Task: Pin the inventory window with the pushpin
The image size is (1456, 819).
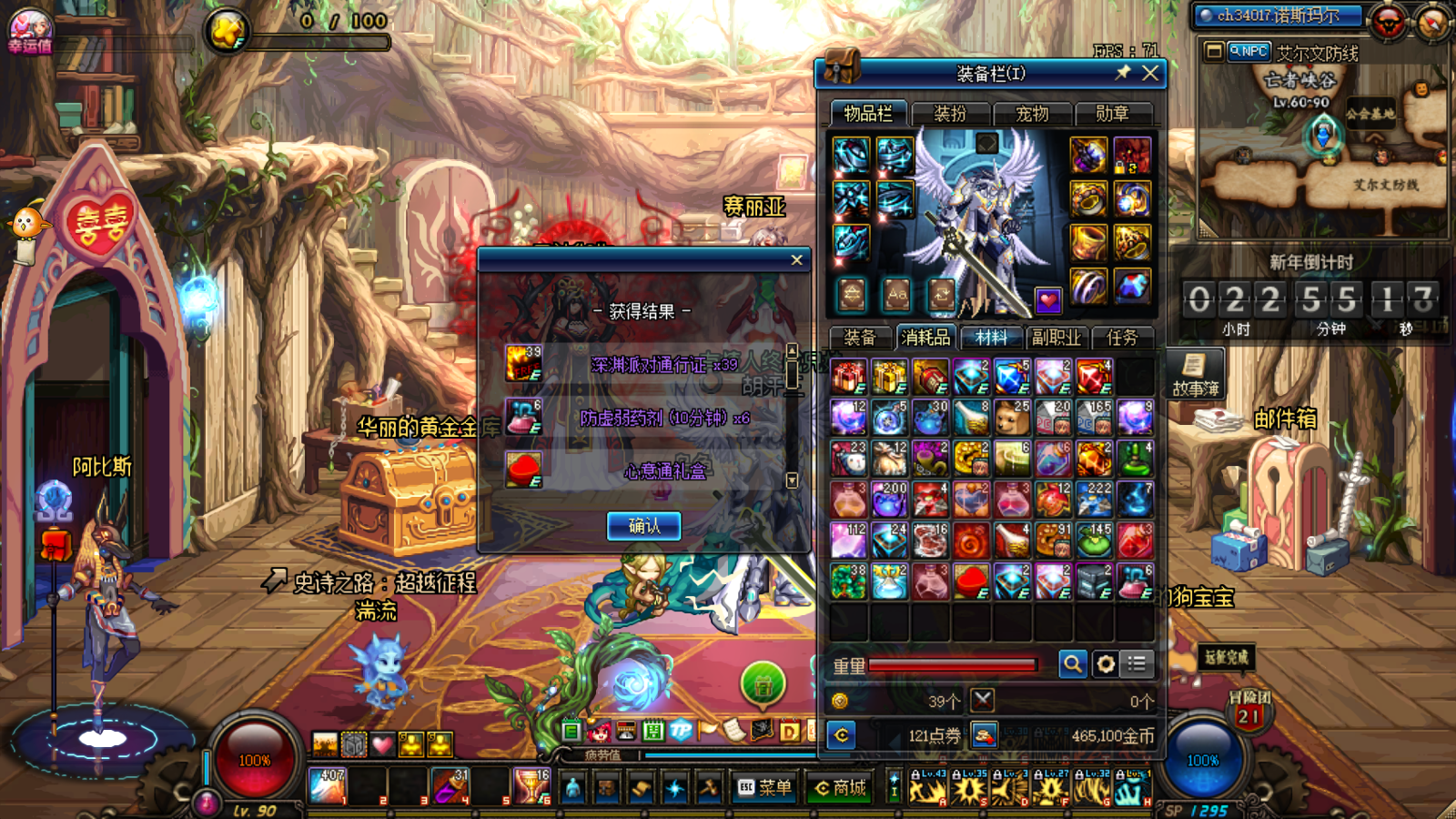Action: (1123, 72)
